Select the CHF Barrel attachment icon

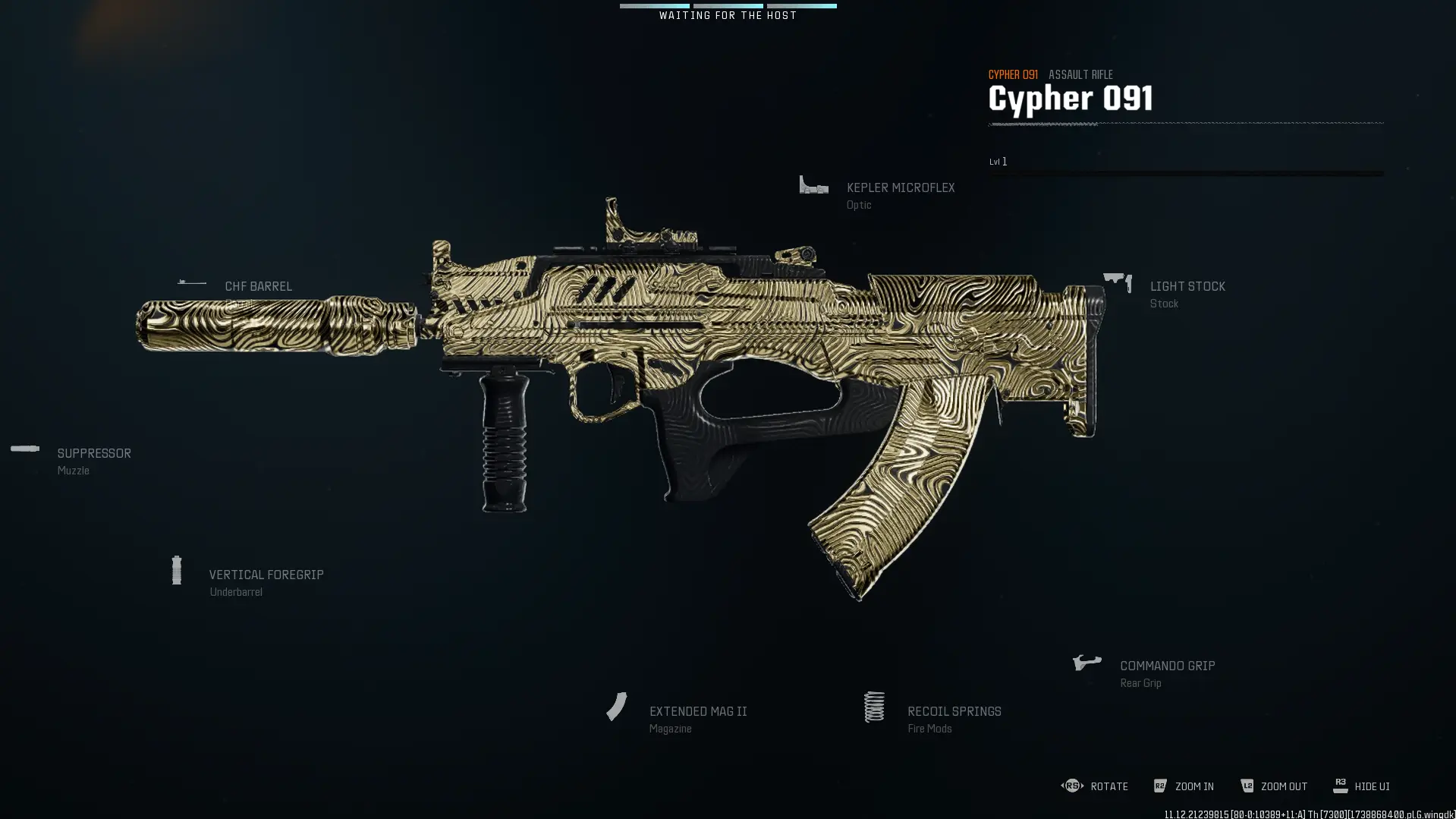click(190, 282)
